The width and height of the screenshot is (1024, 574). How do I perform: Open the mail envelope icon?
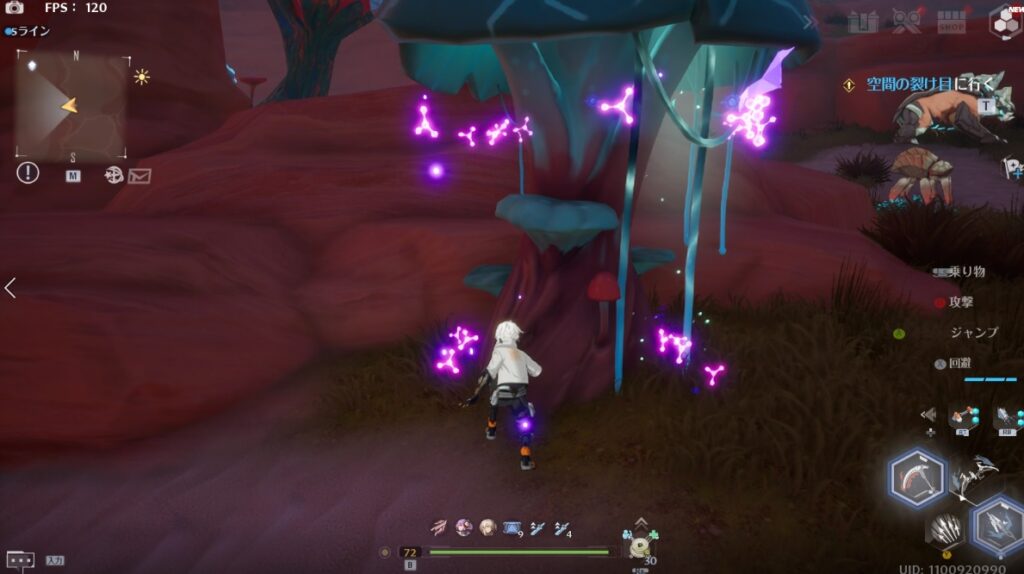point(139,176)
